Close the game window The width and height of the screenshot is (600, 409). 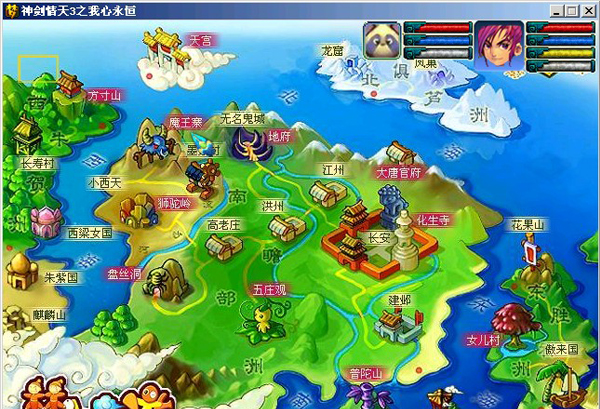click(x=588, y=9)
